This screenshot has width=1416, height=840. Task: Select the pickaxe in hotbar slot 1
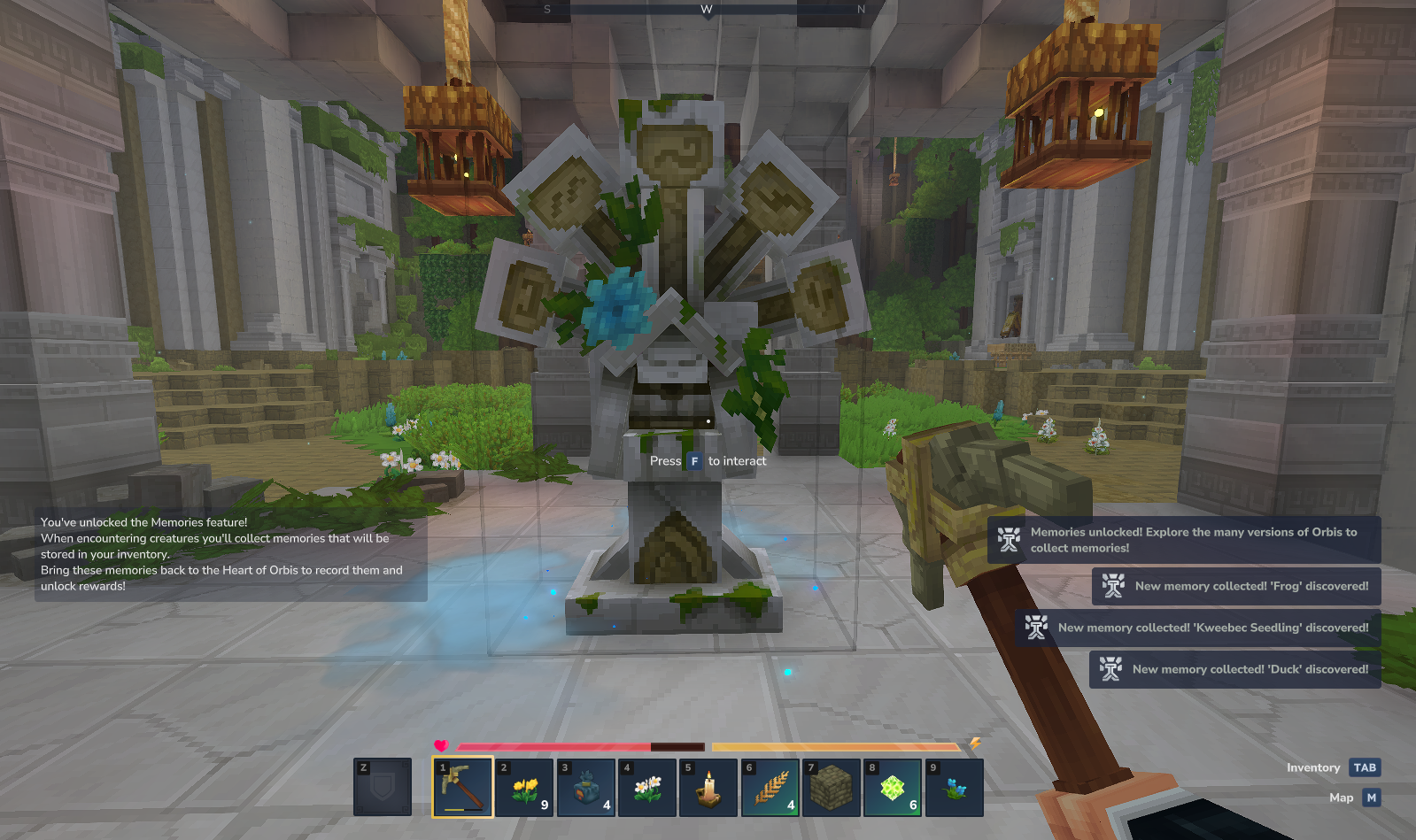coord(463,787)
